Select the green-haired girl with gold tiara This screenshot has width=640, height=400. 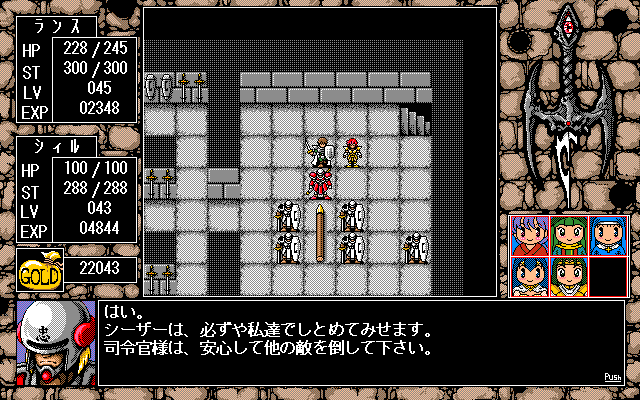coord(567,276)
